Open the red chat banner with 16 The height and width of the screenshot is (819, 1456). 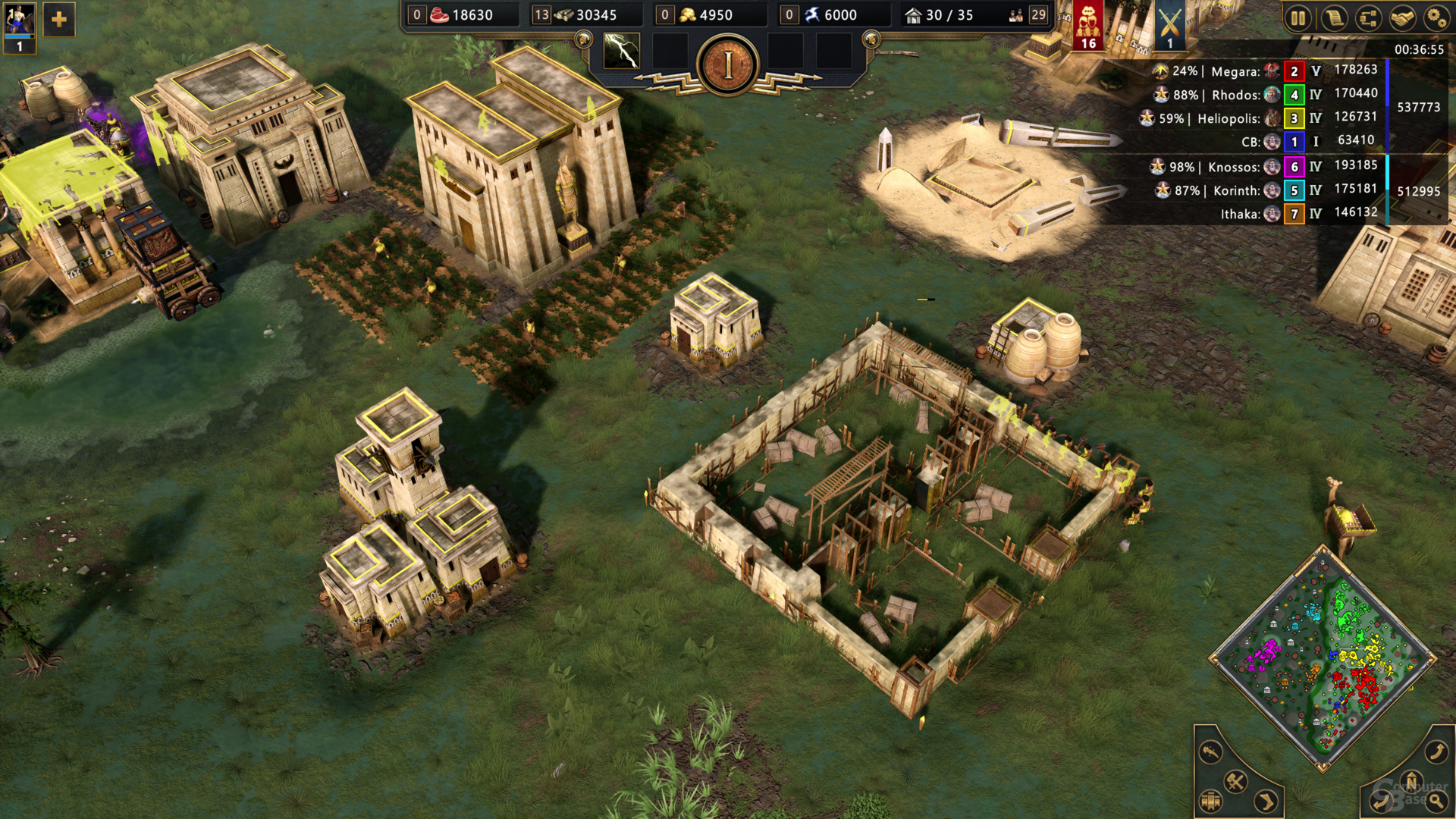click(x=1088, y=25)
